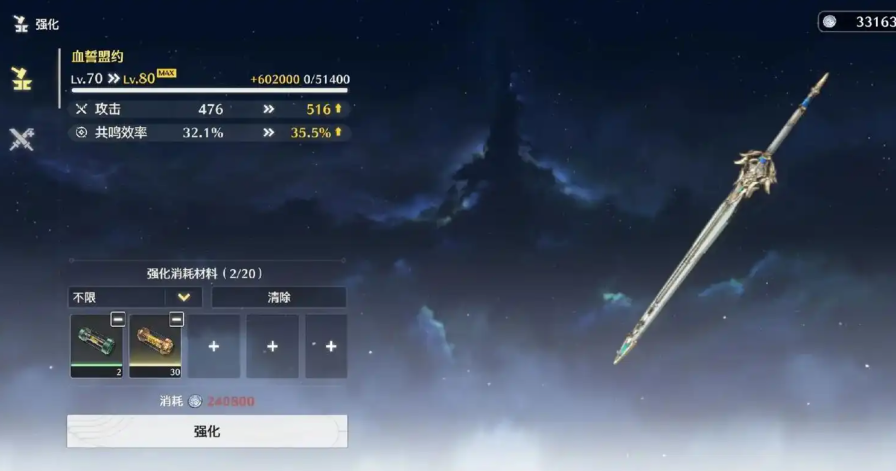Select the green energy core material slot

tap(96, 344)
